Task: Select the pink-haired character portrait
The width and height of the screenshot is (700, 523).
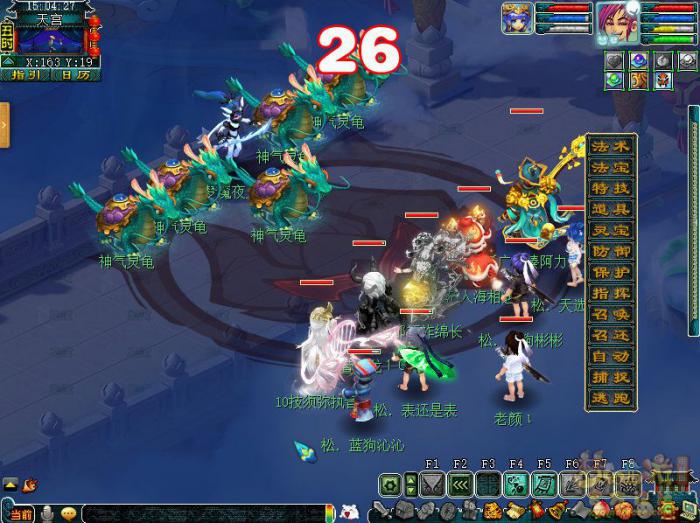Action: (x=611, y=20)
